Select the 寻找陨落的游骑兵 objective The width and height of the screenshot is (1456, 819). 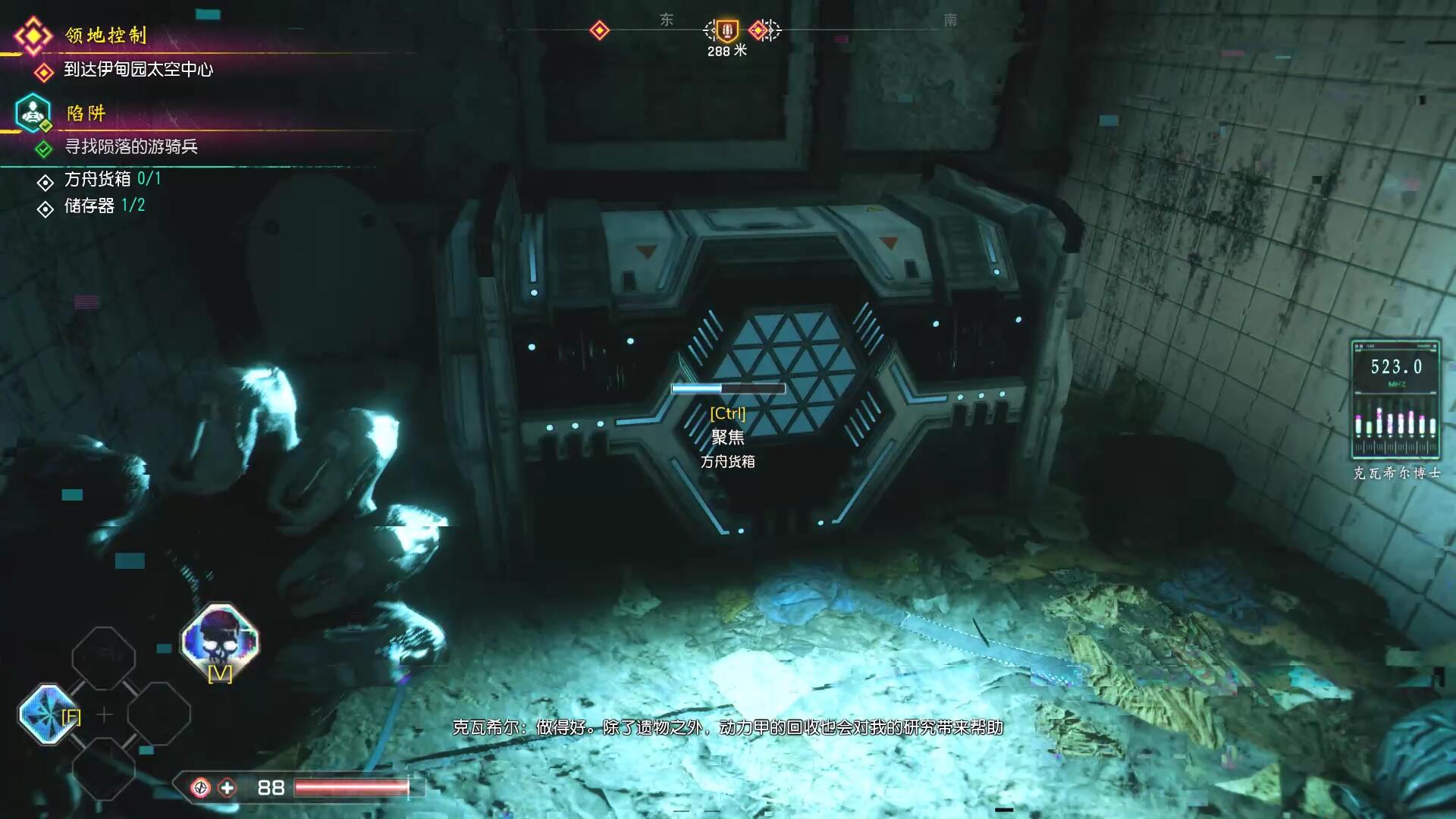point(130,147)
